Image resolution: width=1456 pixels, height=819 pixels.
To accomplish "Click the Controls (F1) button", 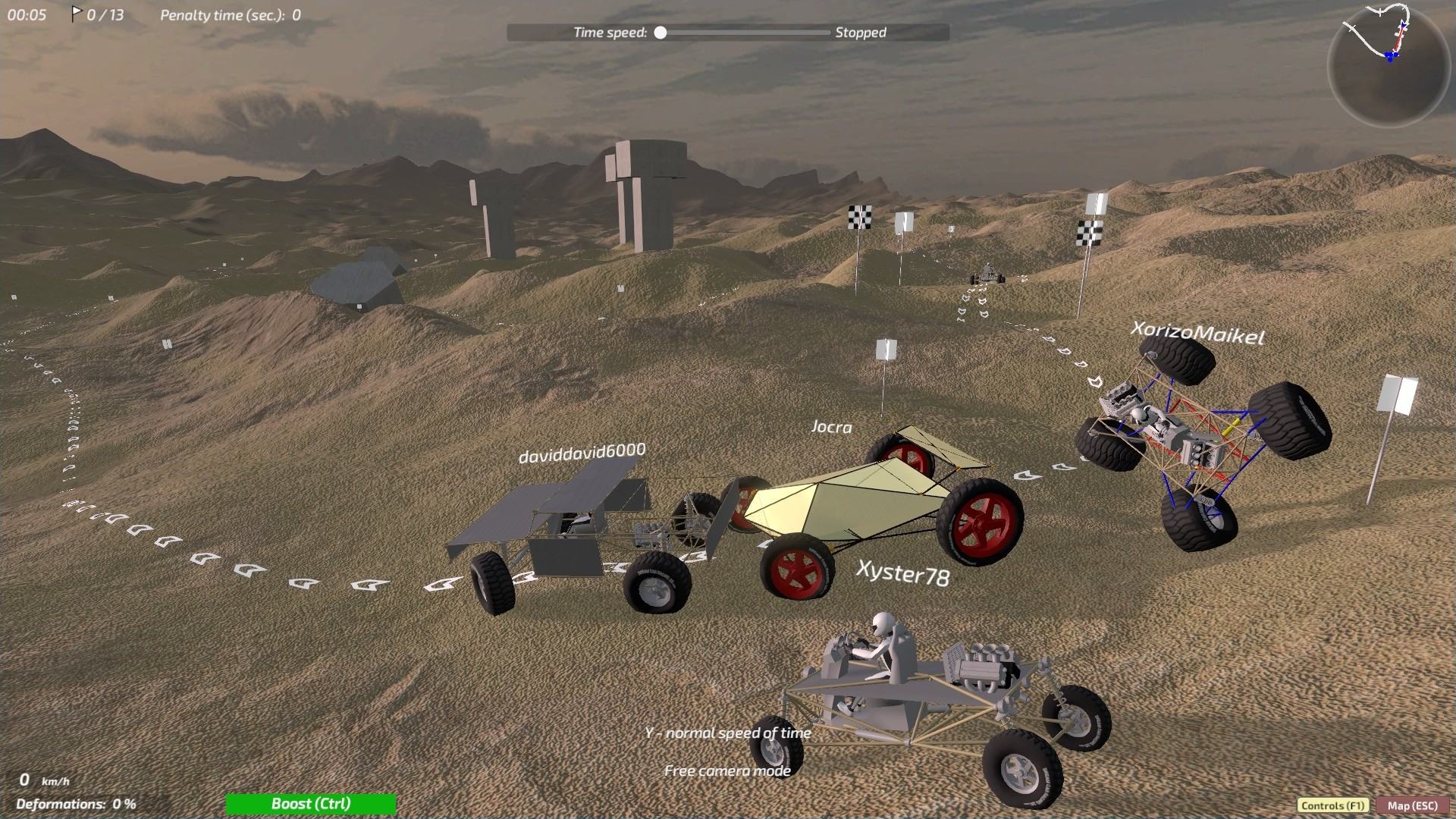I will (x=1332, y=805).
